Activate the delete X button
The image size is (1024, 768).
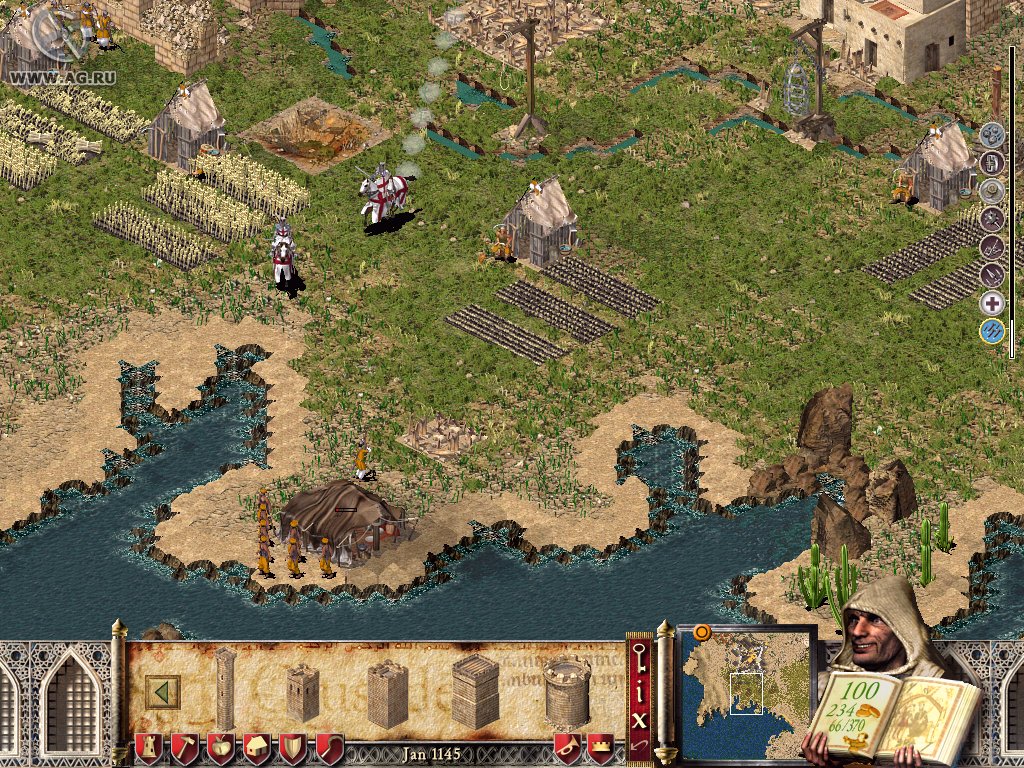(640, 716)
